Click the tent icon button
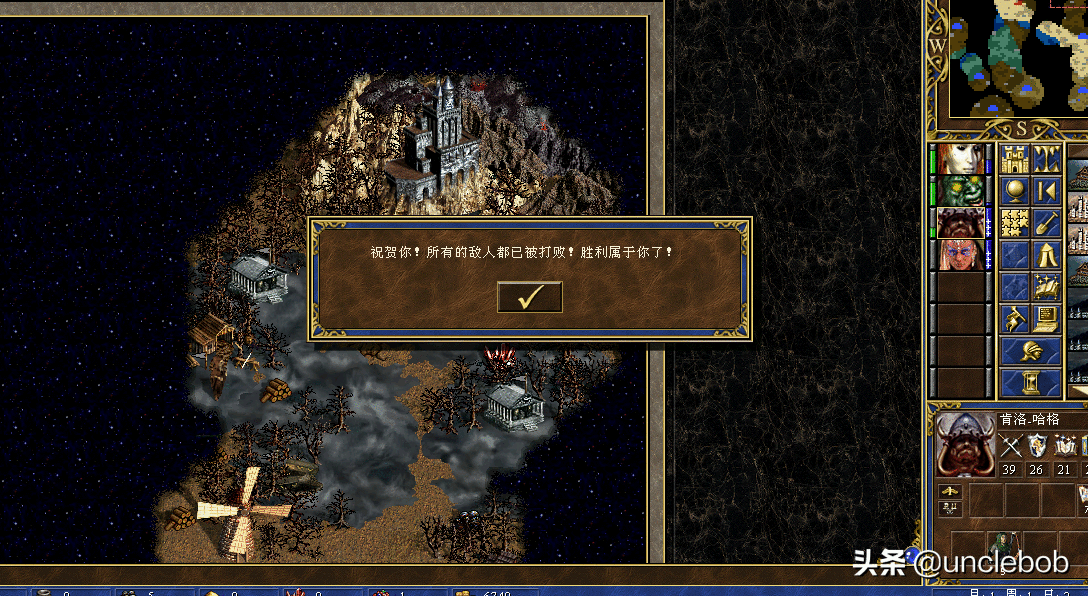 1047,255
